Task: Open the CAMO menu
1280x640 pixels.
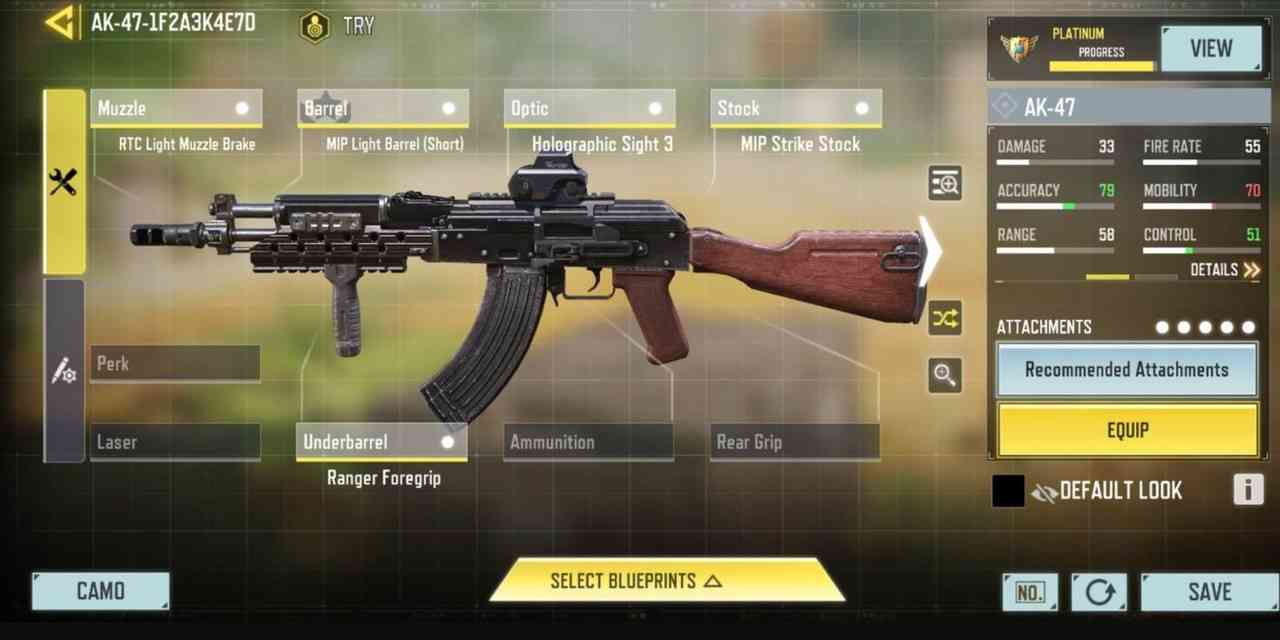Action: [x=100, y=591]
